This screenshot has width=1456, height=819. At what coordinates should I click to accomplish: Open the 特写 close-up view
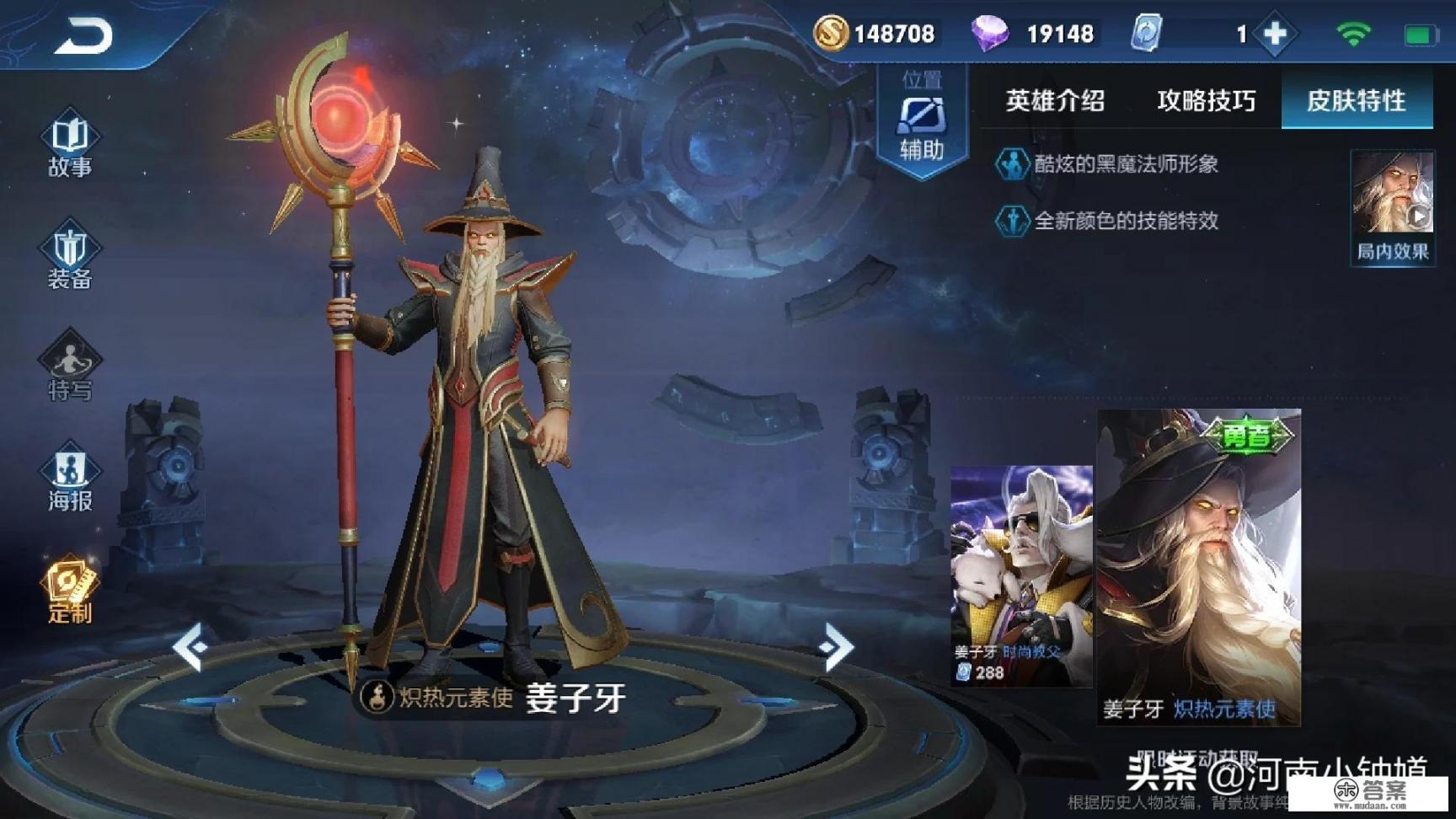(x=70, y=367)
